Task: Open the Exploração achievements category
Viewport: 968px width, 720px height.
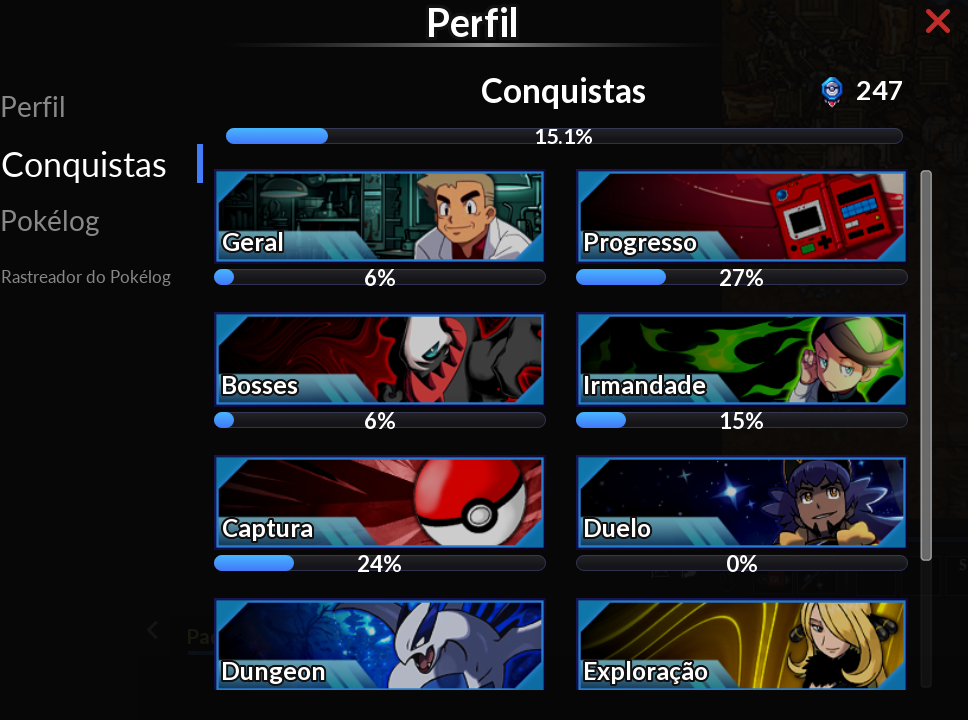Action: (x=741, y=645)
